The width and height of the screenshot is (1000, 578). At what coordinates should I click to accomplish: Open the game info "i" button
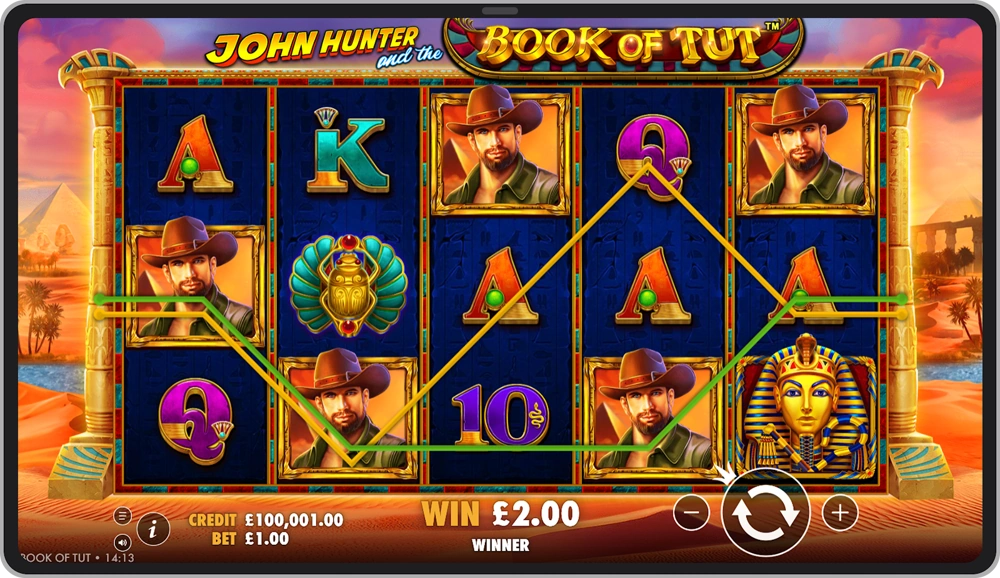point(152,529)
